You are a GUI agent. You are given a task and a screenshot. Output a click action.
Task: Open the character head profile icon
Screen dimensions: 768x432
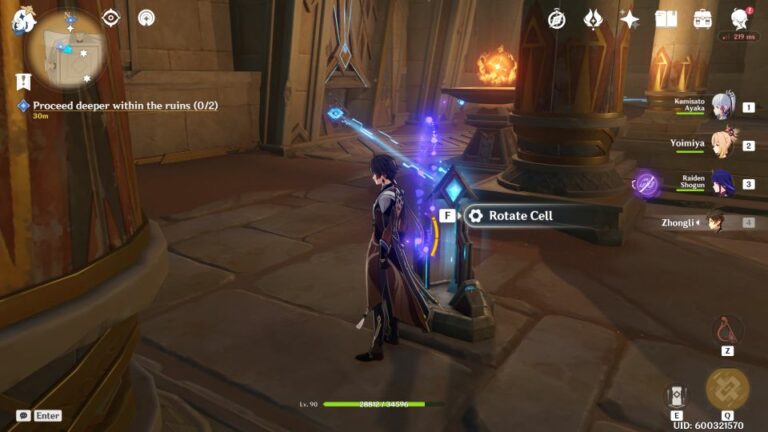pos(740,19)
